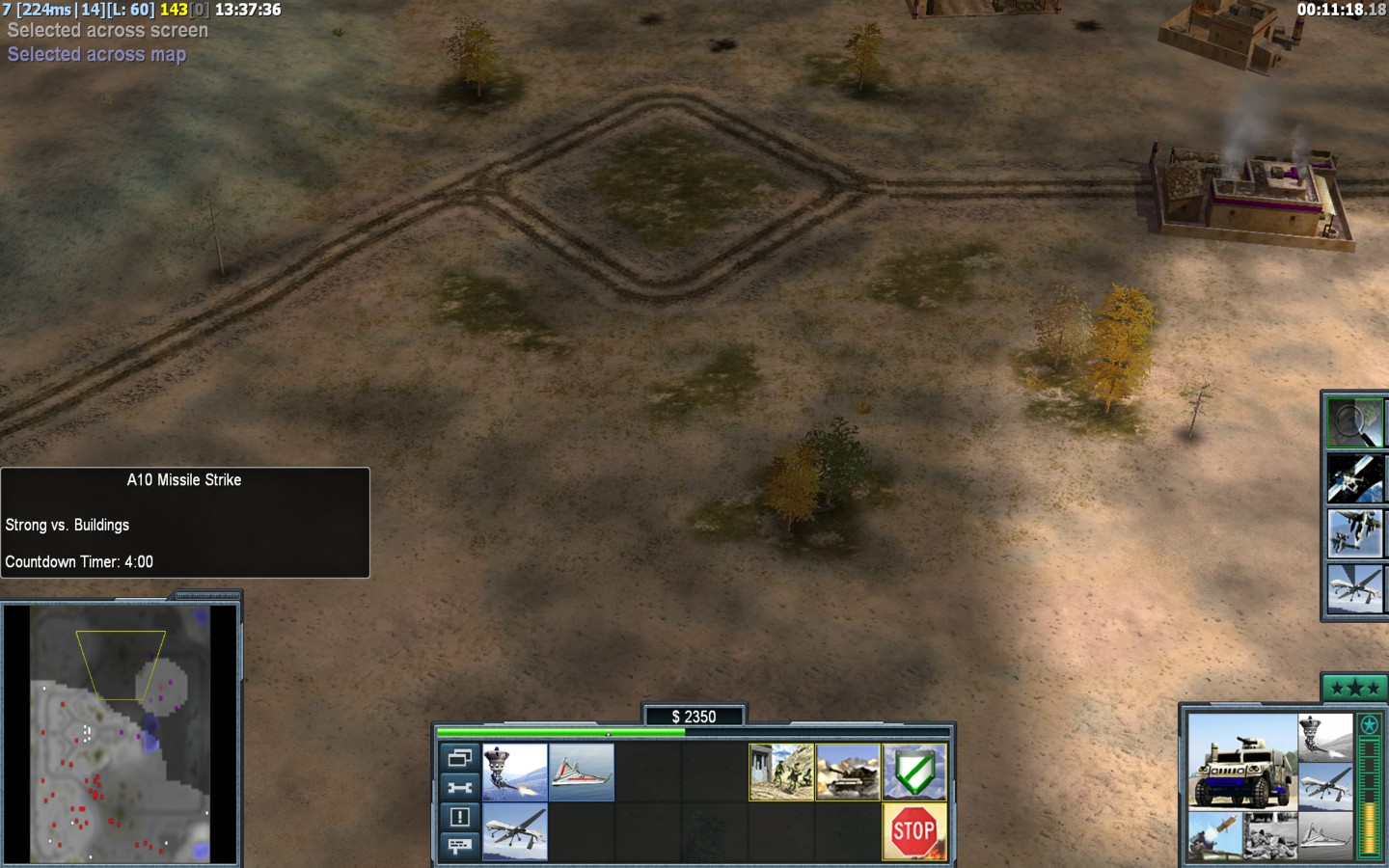
Task: Choose the Hellfire Drone build icon
Action: click(x=514, y=831)
